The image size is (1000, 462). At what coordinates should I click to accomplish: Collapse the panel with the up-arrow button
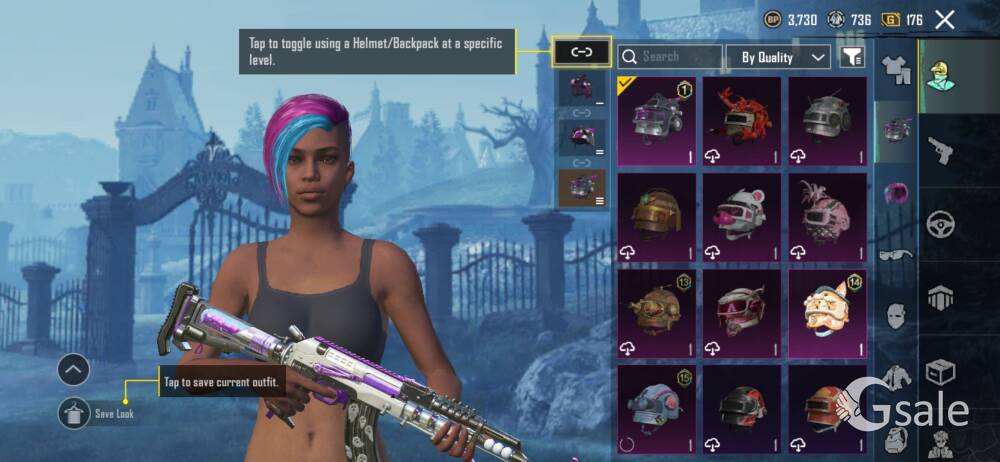pyautogui.click(x=74, y=371)
